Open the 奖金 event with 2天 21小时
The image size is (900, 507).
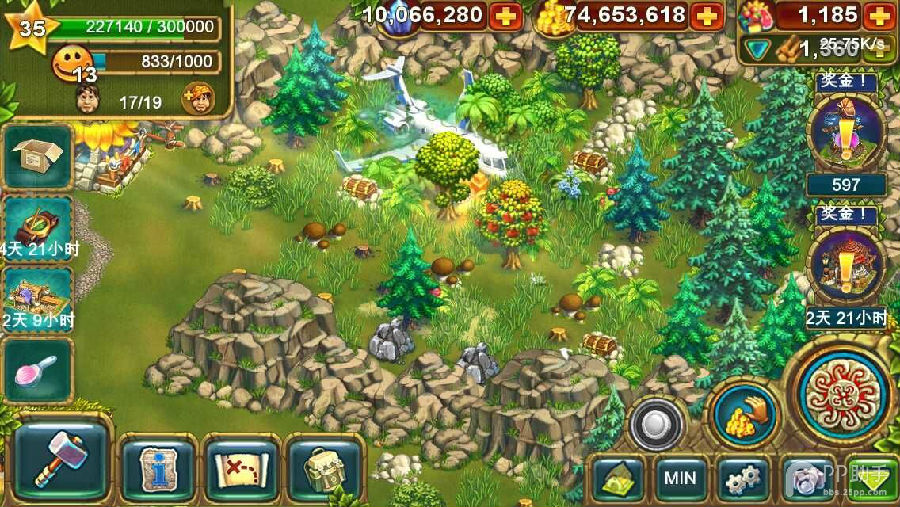pyautogui.click(x=847, y=268)
